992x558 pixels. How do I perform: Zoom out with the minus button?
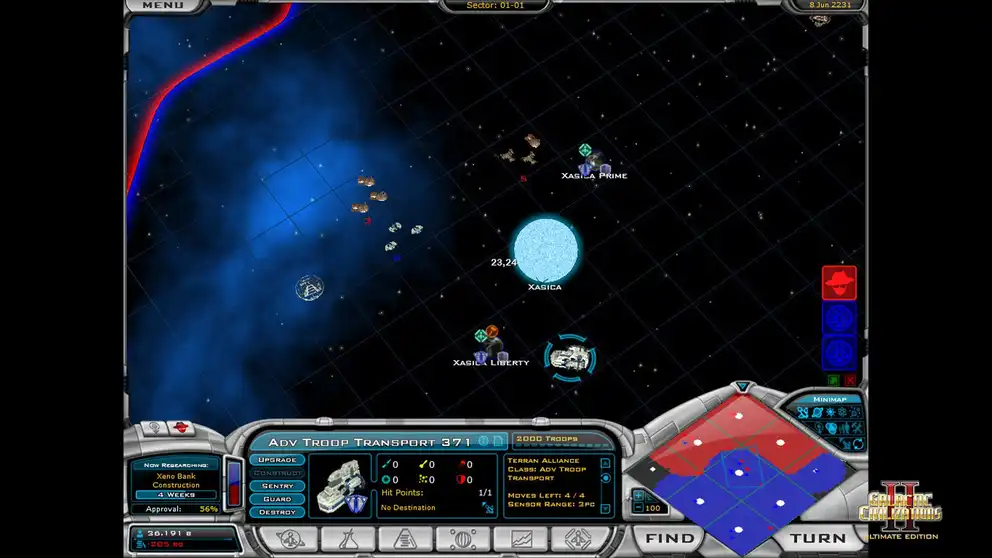click(x=638, y=509)
